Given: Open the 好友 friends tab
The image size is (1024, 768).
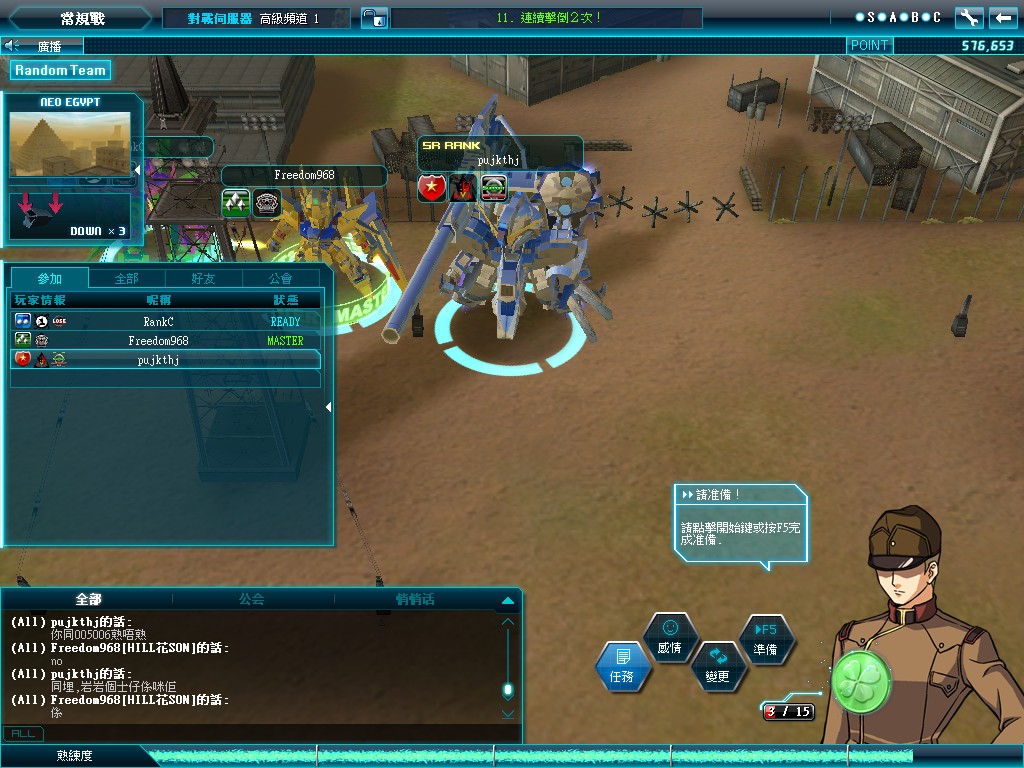Looking at the screenshot, I should (x=203, y=278).
